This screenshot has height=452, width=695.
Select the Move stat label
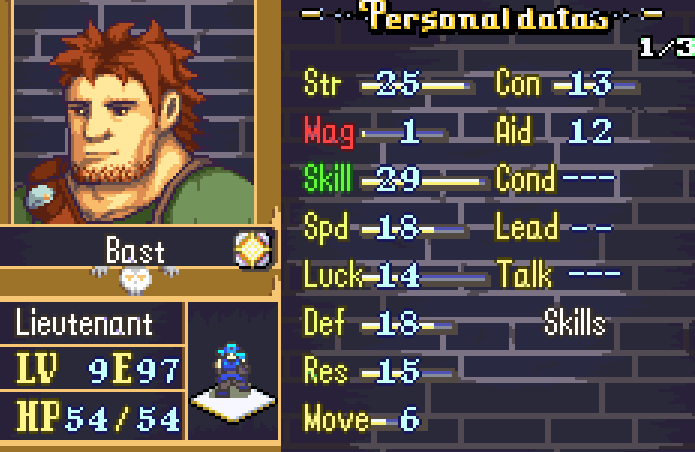tap(335, 419)
